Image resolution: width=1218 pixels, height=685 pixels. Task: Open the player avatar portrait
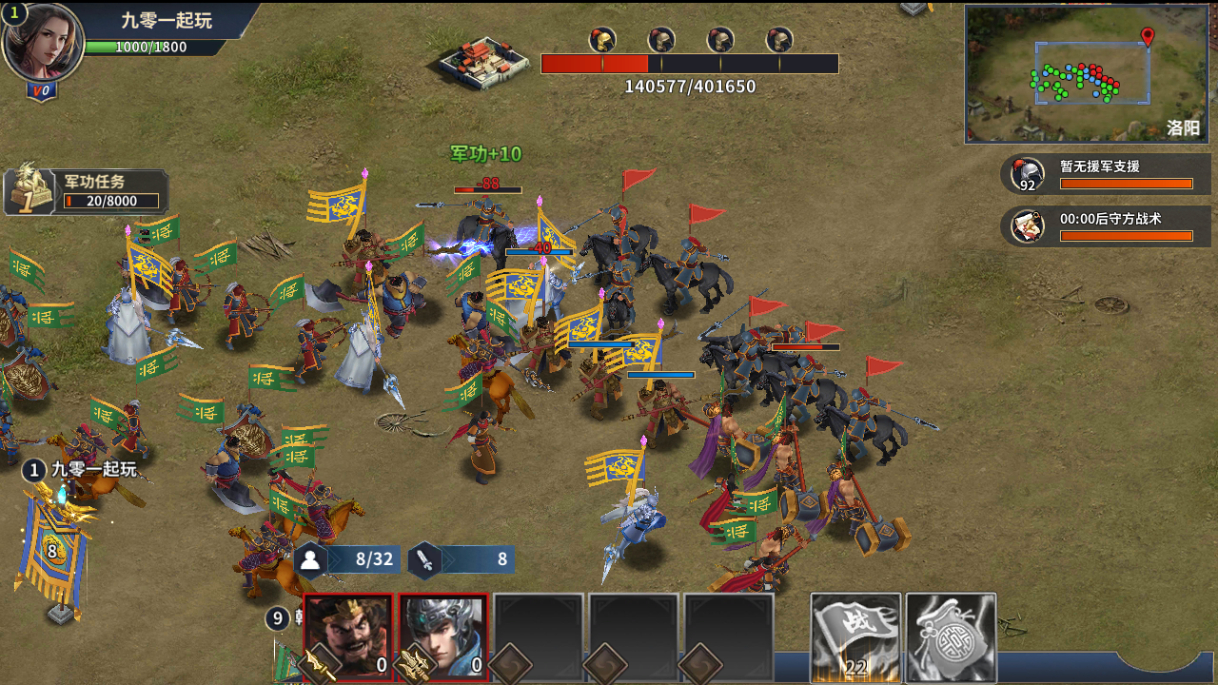pyautogui.click(x=43, y=41)
